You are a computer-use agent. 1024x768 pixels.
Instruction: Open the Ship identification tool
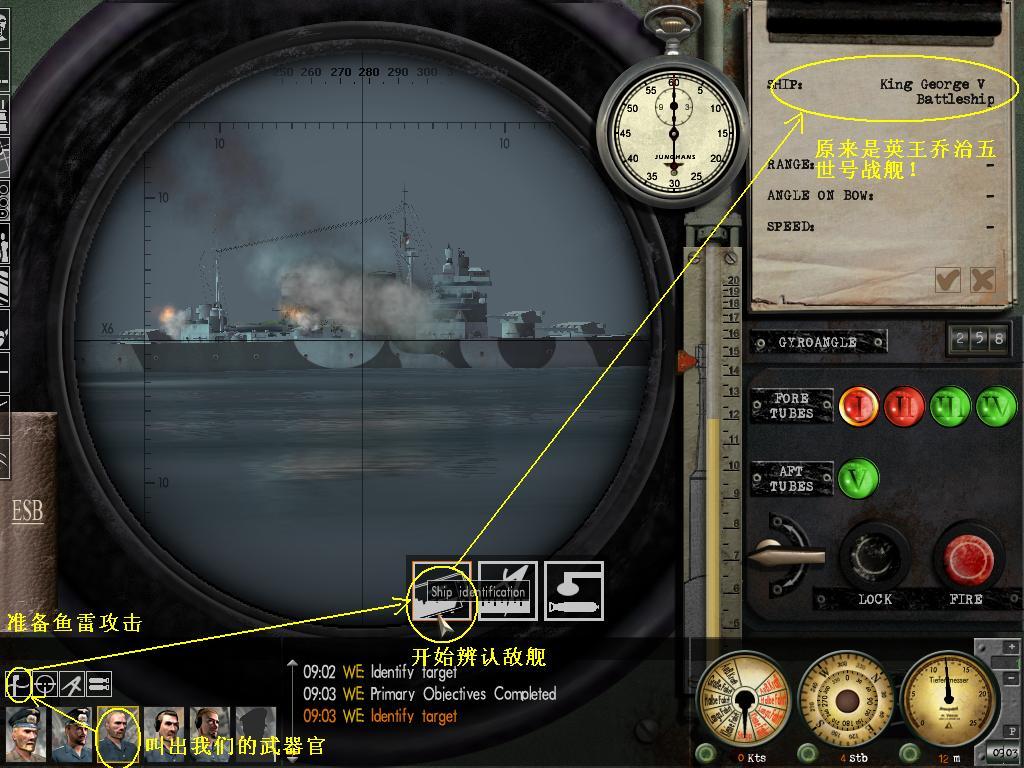click(x=441, y=591)
